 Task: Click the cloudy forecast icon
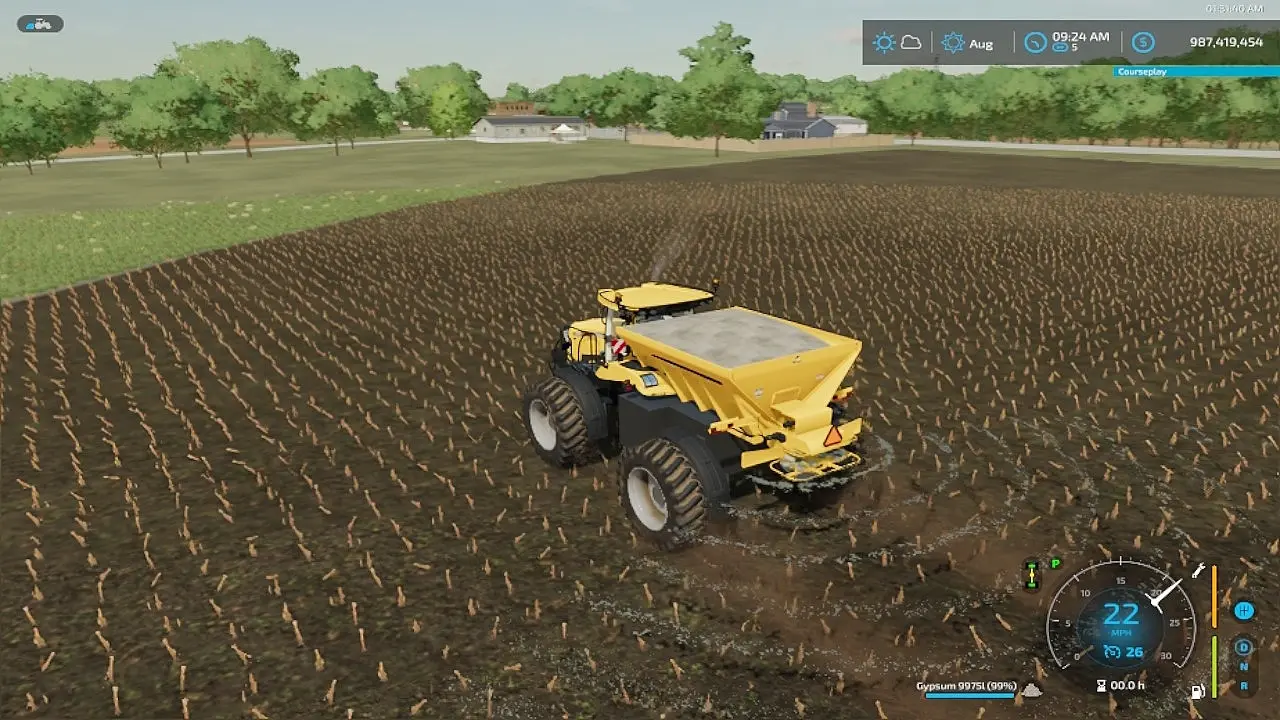tap(911, 42)
